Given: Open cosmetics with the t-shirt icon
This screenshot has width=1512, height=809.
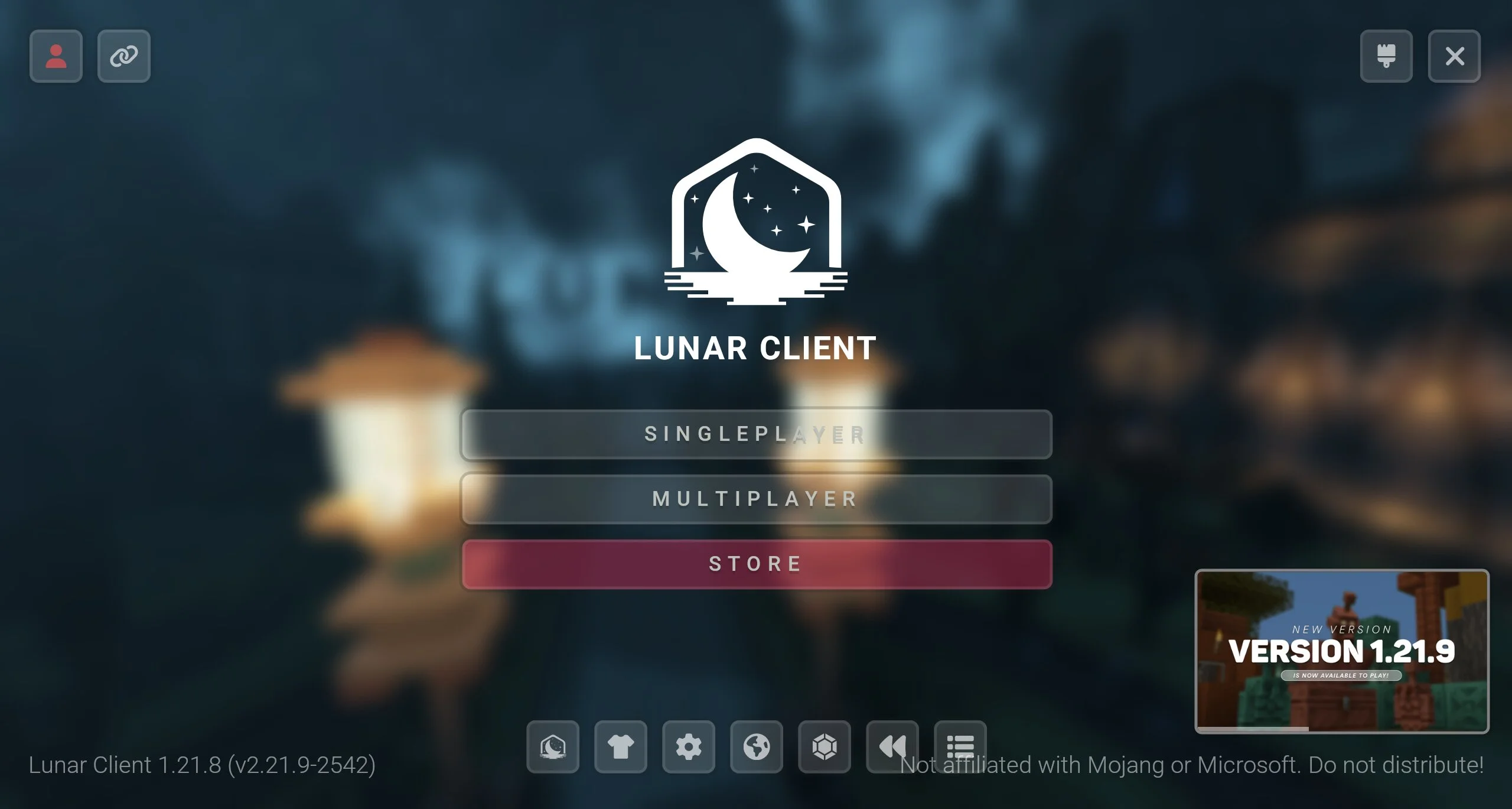Looking at the screenshot, I should pyautogui.click(x=621, y=746).
